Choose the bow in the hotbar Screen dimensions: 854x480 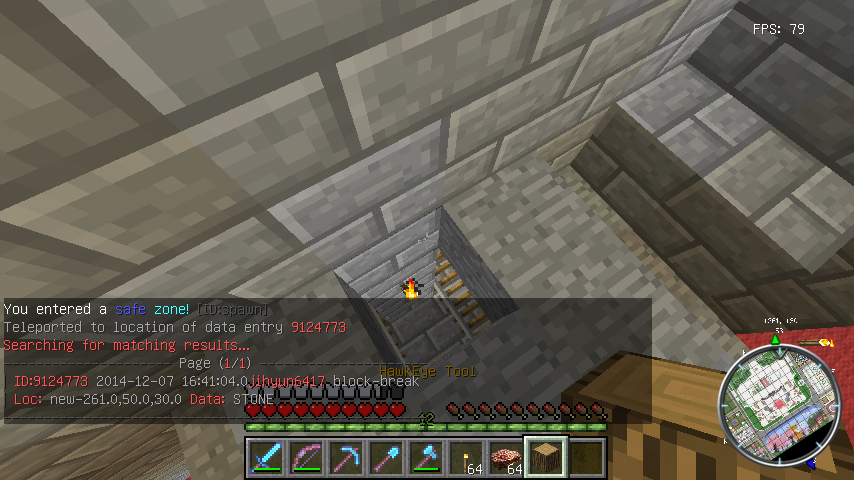[x=306, y=457]
